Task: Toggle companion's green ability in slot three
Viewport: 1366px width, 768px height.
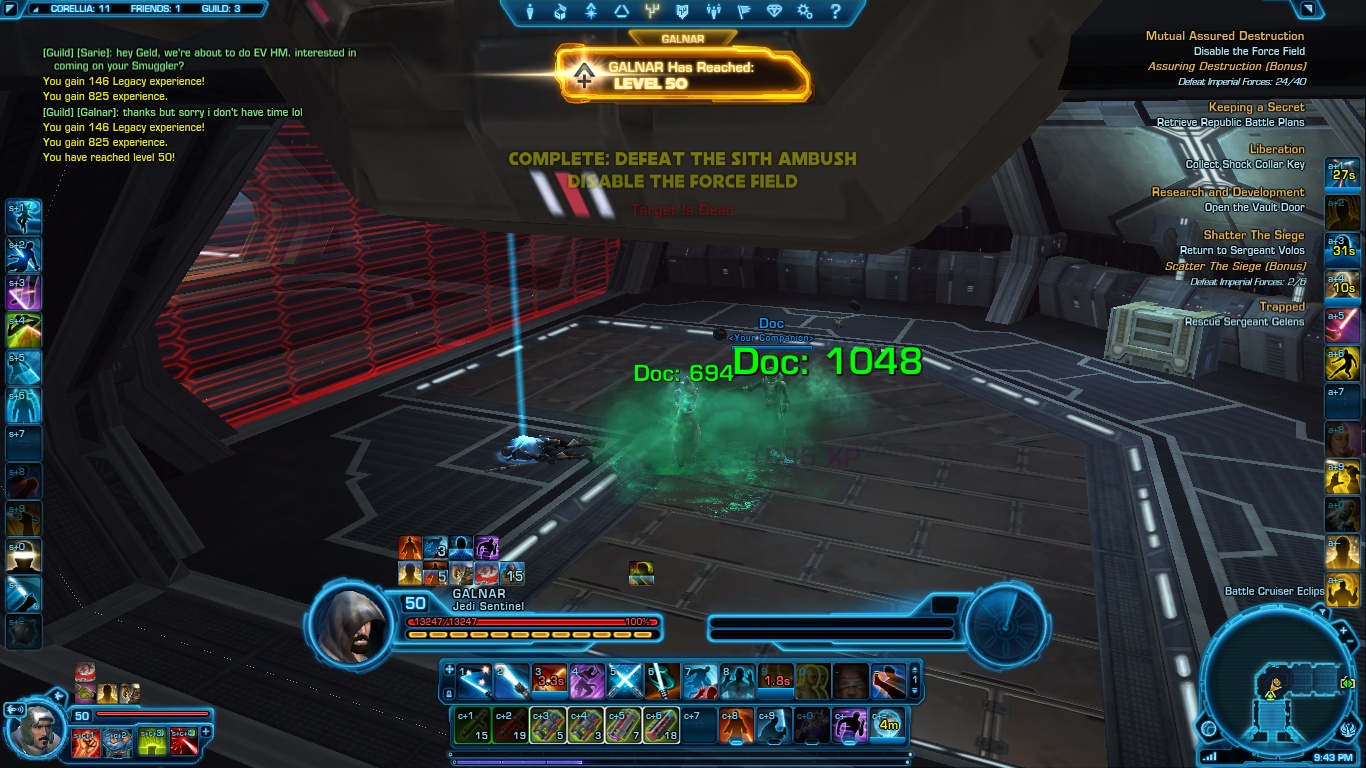Action: click(x=151, y=741)
